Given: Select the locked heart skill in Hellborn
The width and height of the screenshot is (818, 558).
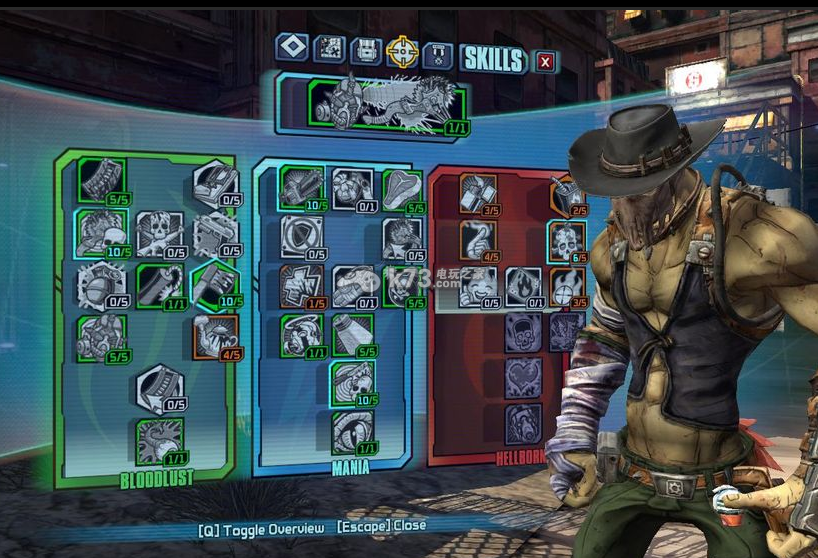Looking at the screenshot, I should (523, 378).
